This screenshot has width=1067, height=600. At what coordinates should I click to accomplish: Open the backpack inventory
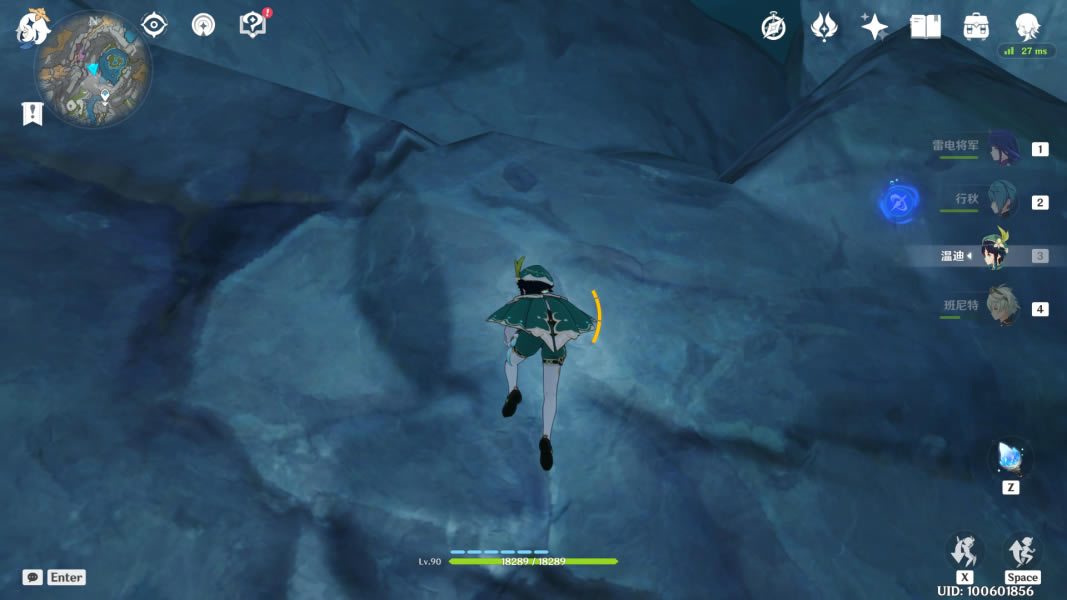tap(976, 27)
